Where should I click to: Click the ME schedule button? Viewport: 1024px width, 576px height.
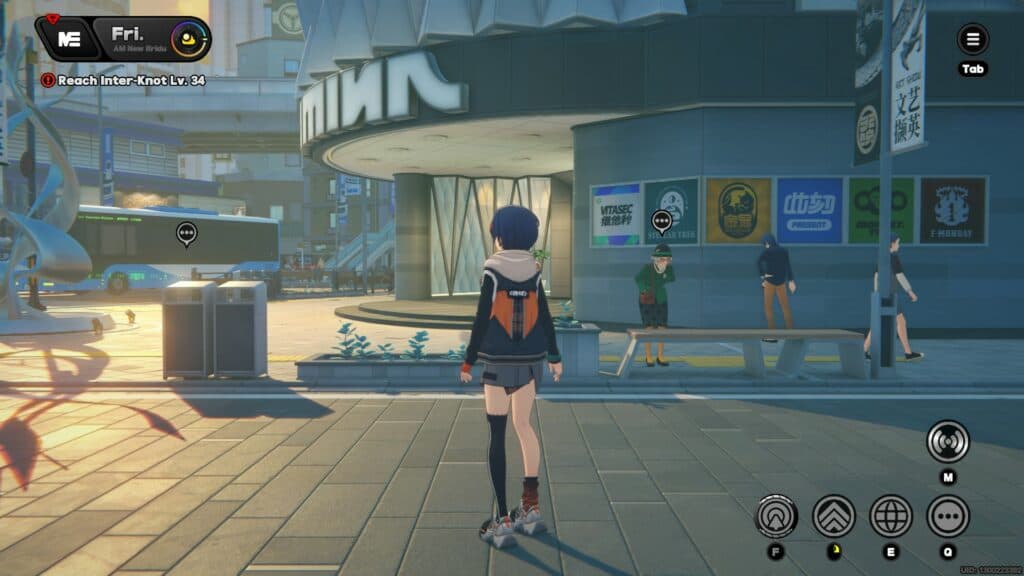click(x=68, y=40)
